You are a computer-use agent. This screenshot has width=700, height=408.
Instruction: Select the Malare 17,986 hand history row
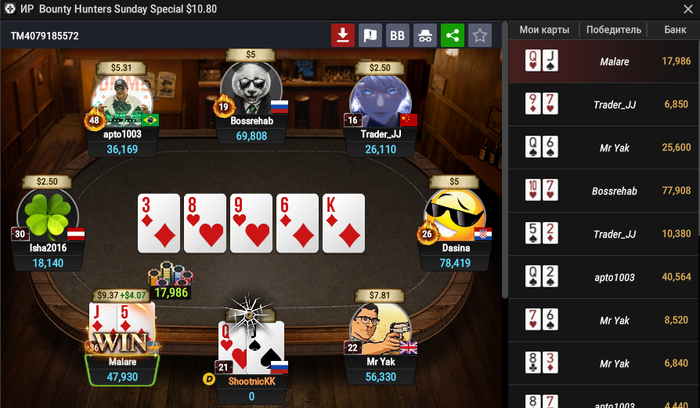coord(604,62)
